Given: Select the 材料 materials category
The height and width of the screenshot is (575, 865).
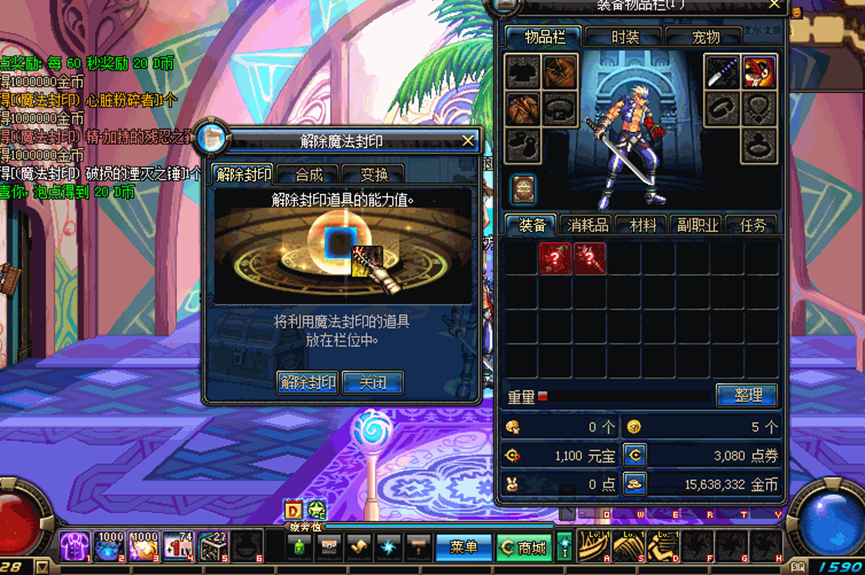Looking at the screenshot, I should 642,225.
